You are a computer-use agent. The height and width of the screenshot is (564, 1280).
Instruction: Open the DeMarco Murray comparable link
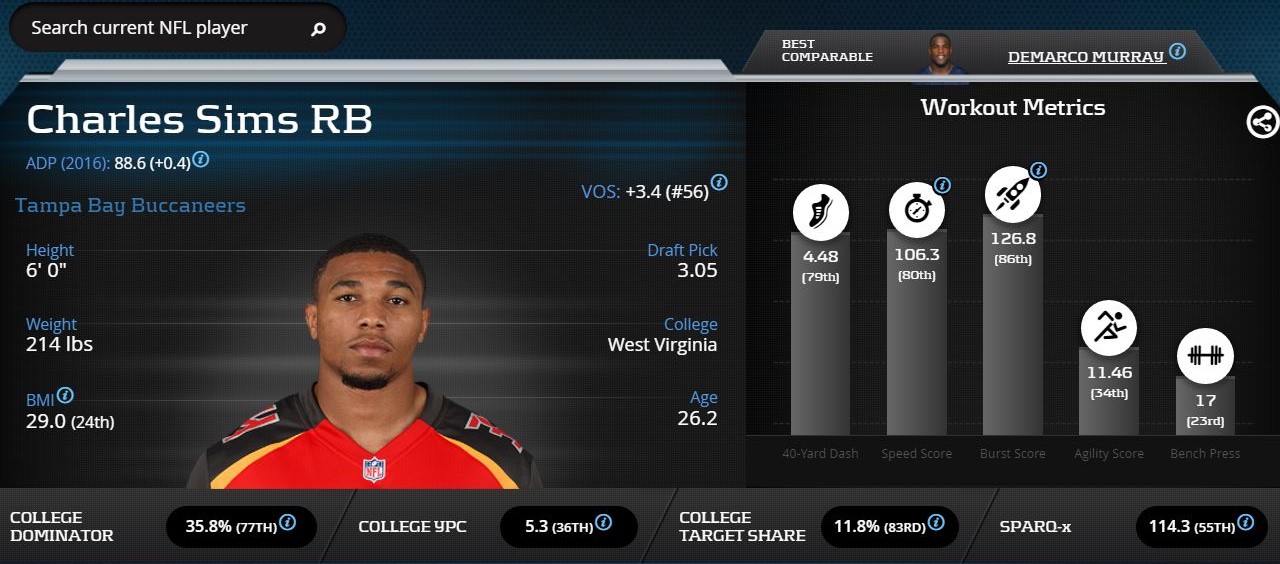pyautogui.click(x=1085, y=56)
